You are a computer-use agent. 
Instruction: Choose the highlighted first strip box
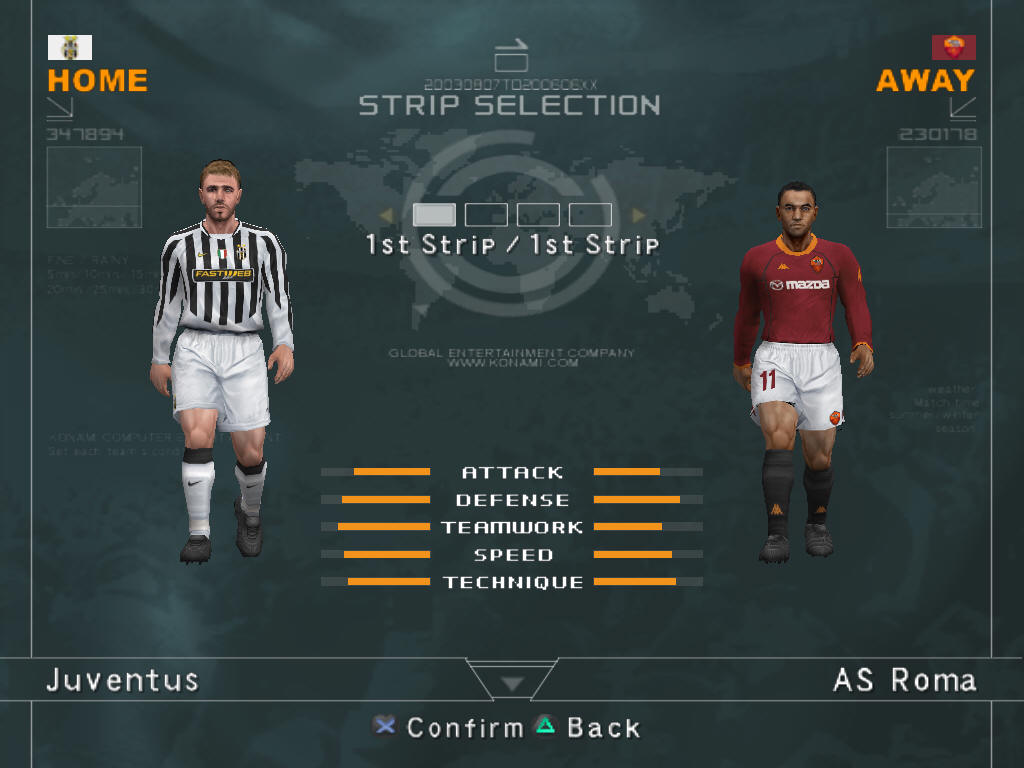tap(434, 215)
